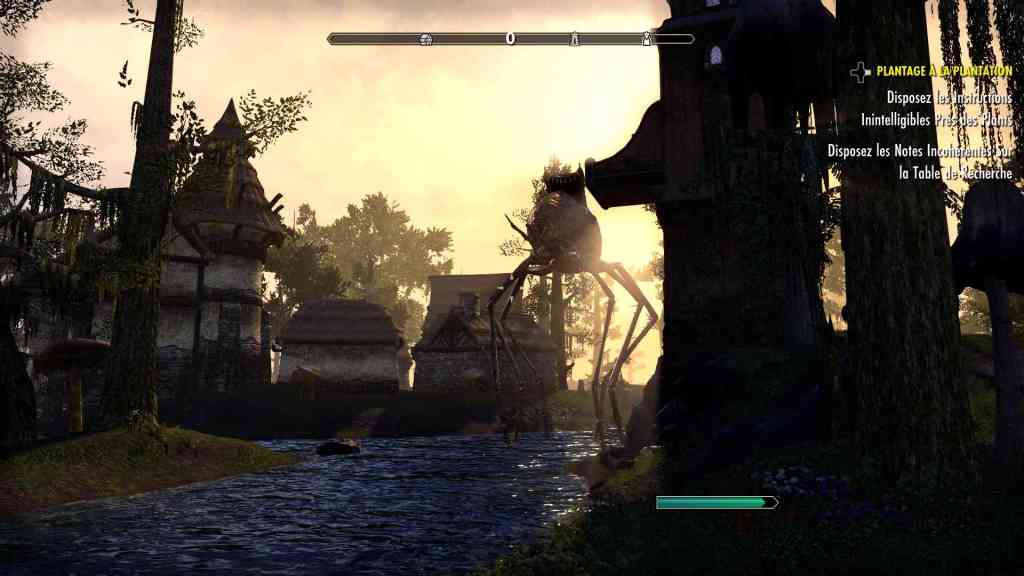Open the Notes Incohérentes objective line
Screen dimensions: 1024x576
tap(921, 162)
